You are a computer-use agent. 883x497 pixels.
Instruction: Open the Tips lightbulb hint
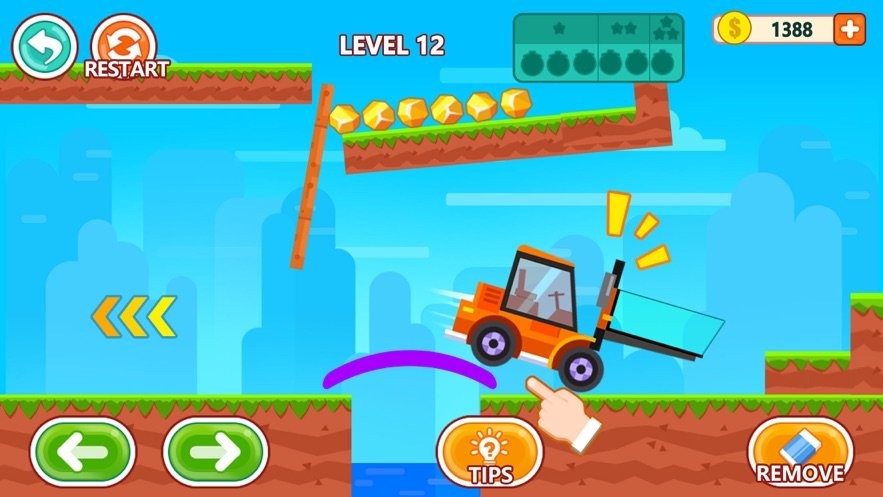click(490, 452)
